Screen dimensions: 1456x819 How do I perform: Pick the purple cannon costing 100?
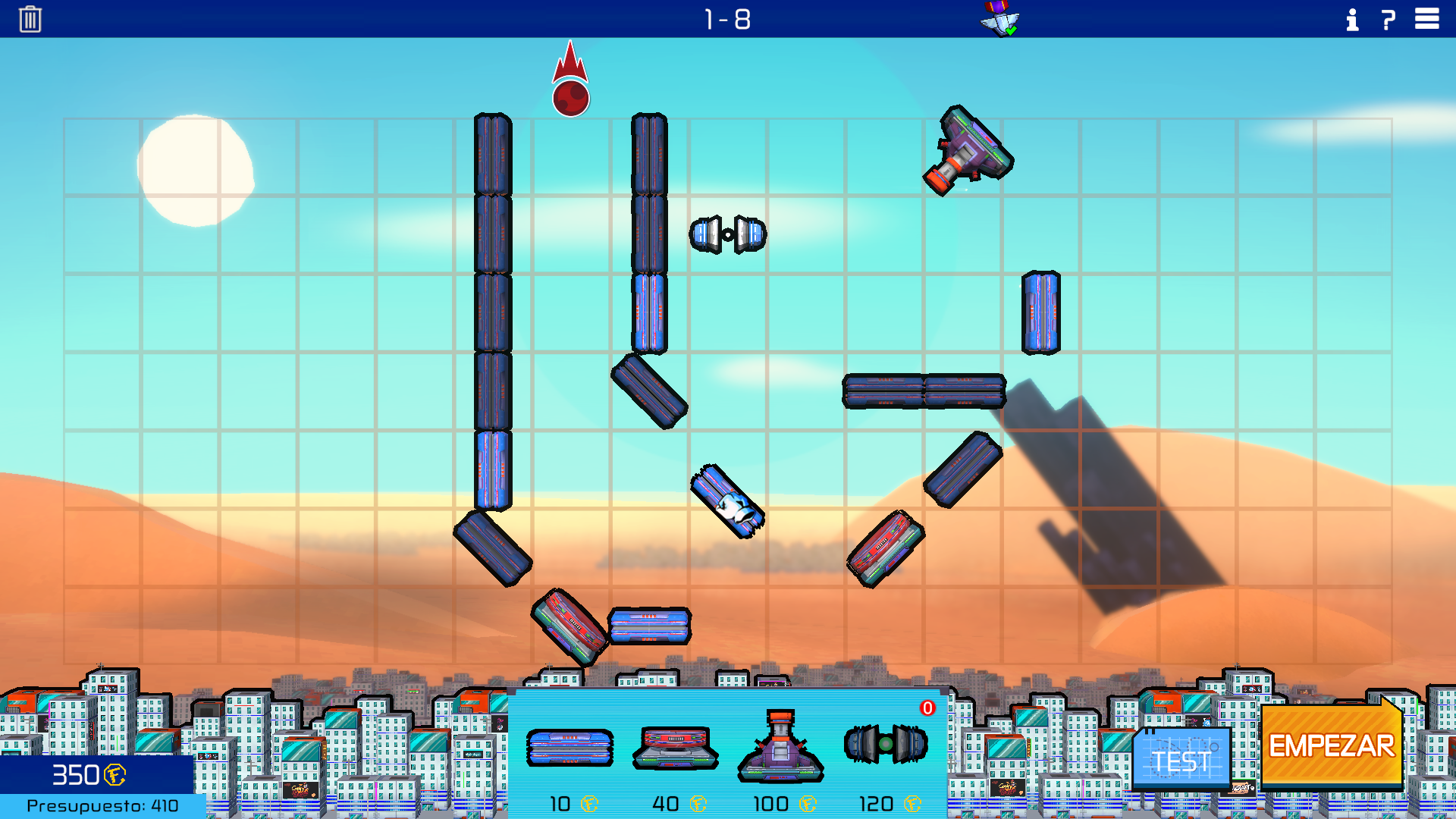(x=780, y=746)
